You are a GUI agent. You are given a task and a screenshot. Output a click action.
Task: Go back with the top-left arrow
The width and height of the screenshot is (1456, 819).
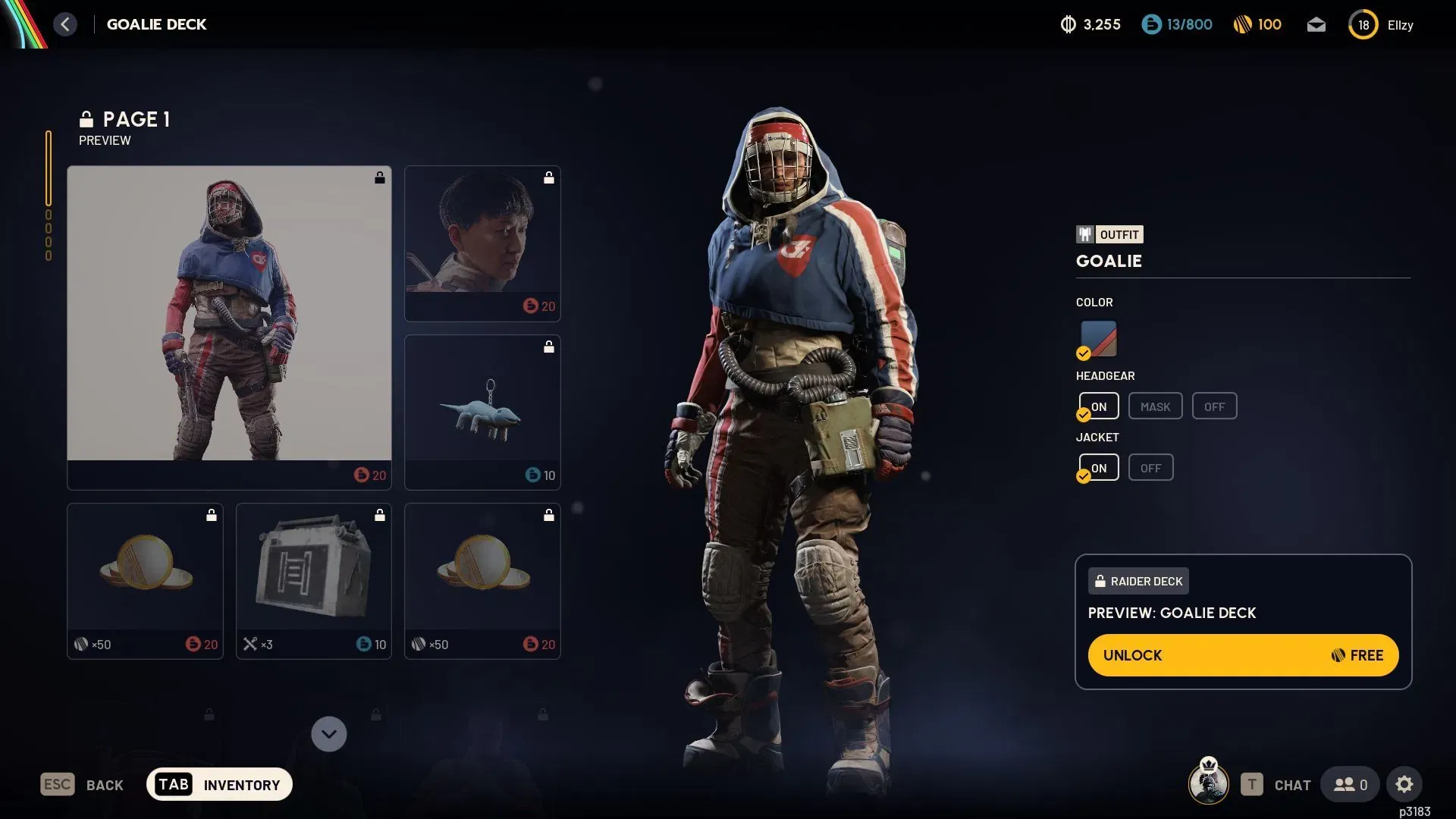click(x=65, y=24)
